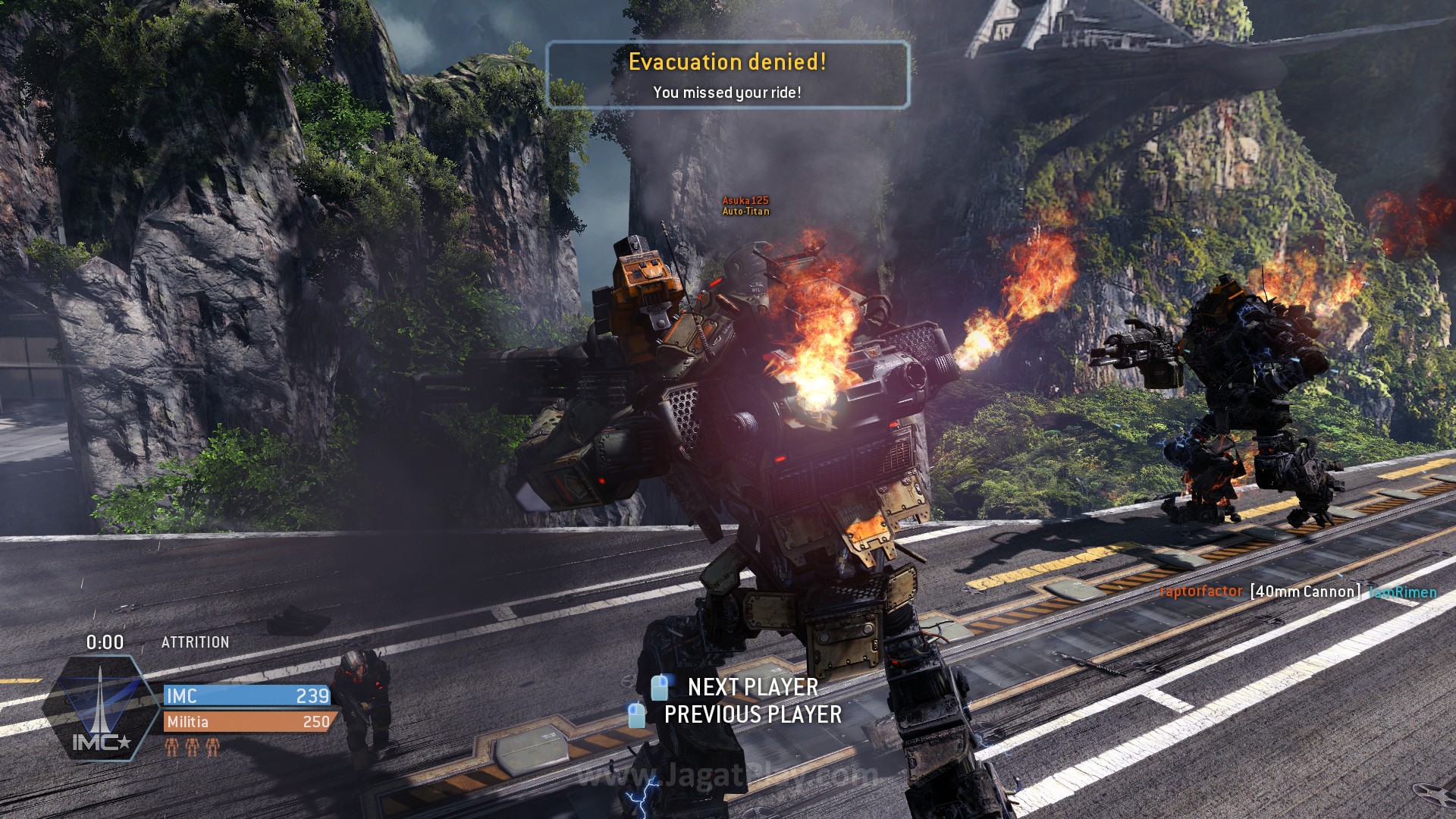Click the IMC faction emblem
Image resolution: width=1456 pixels, height=819 pixels.
click(101, 708)
